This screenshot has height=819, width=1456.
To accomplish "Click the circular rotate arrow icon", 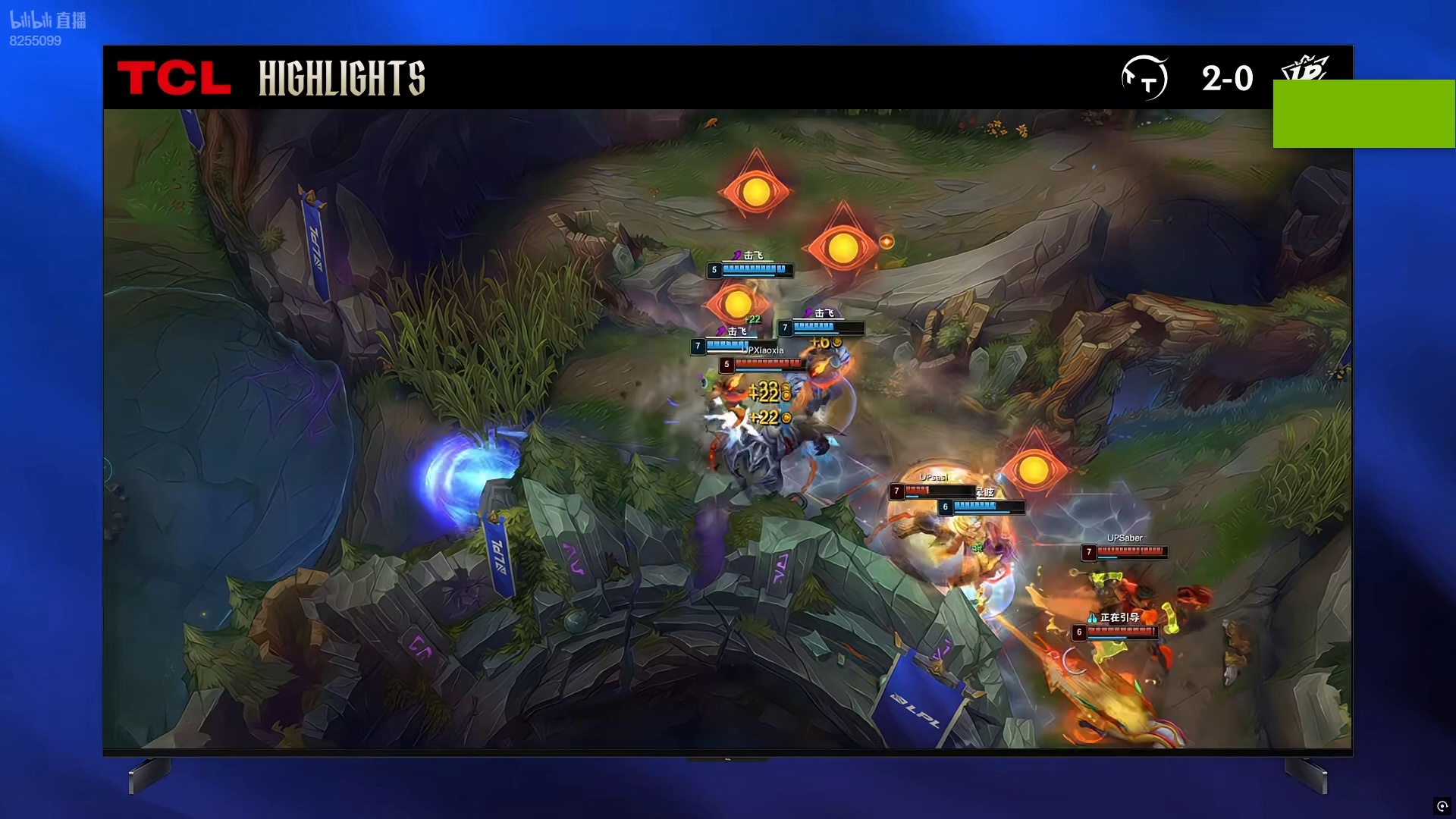I will point(1442,805).
